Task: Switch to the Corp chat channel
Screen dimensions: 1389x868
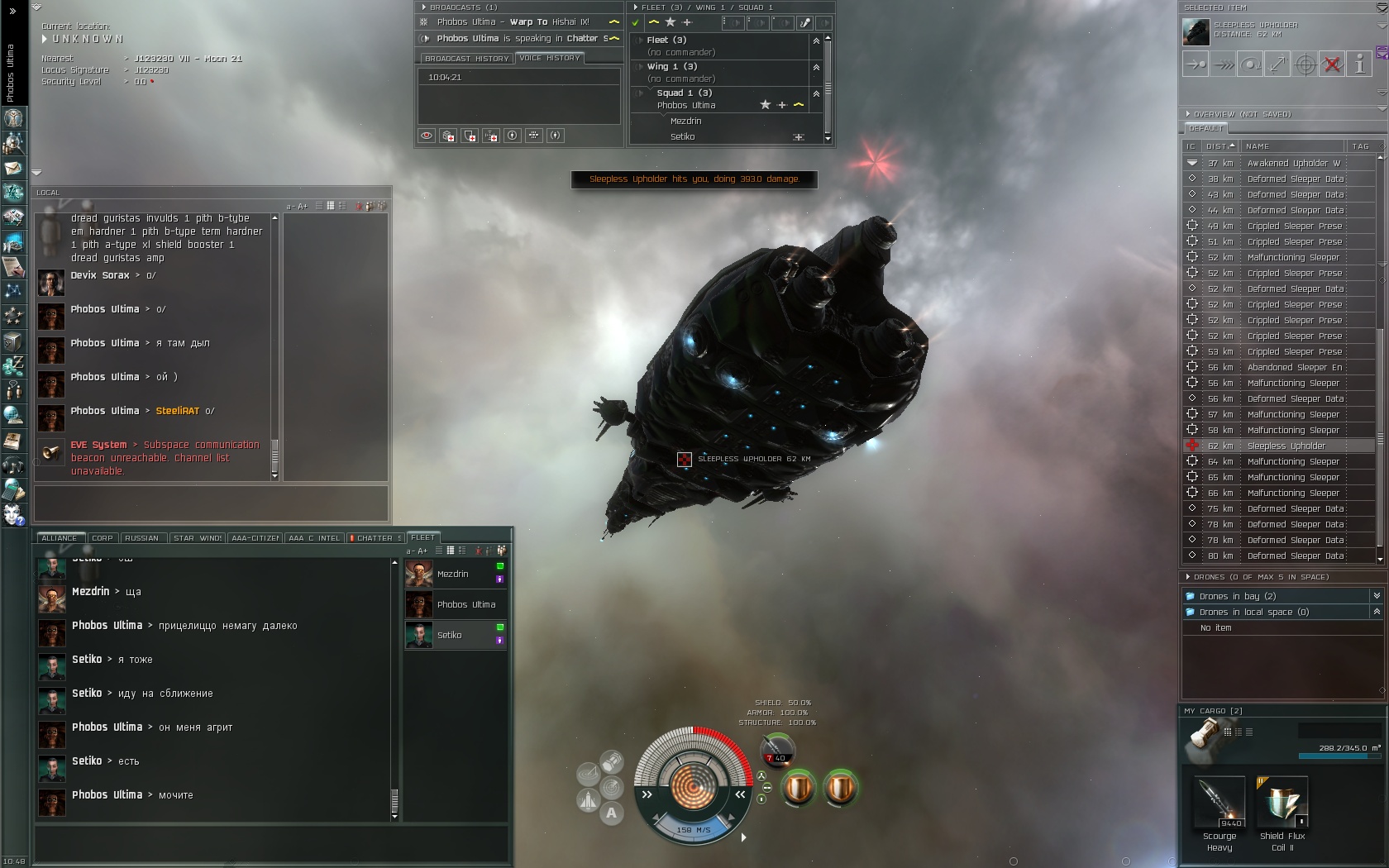Action: (x=103, y=538)
